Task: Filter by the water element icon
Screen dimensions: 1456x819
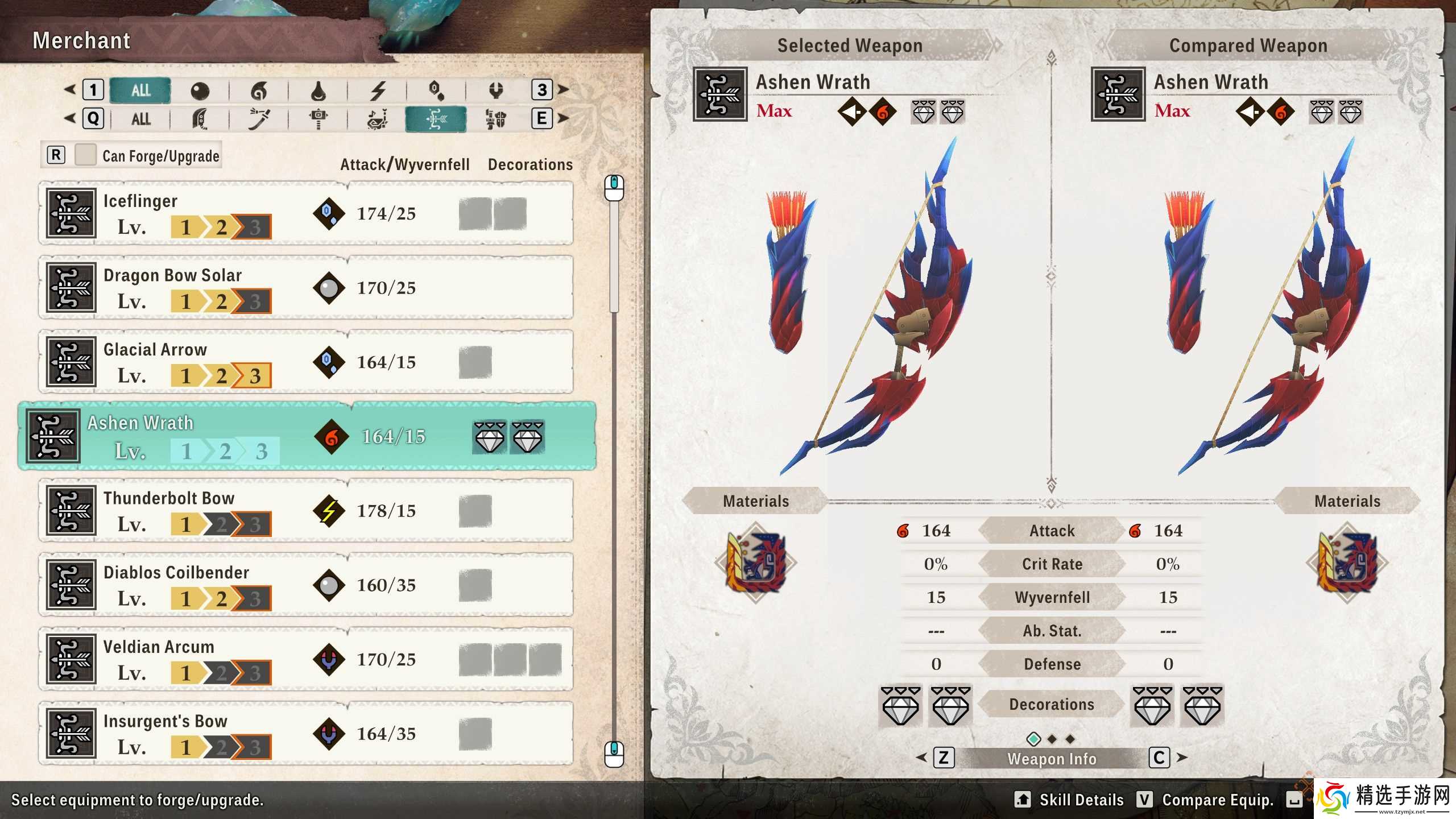Action: click(x=317, y=90)
